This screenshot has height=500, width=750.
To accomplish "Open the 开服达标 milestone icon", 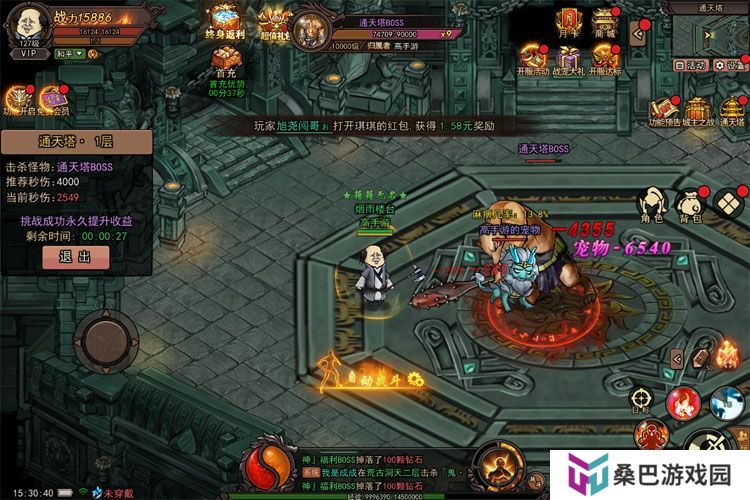I will click(x=605, y=58).
